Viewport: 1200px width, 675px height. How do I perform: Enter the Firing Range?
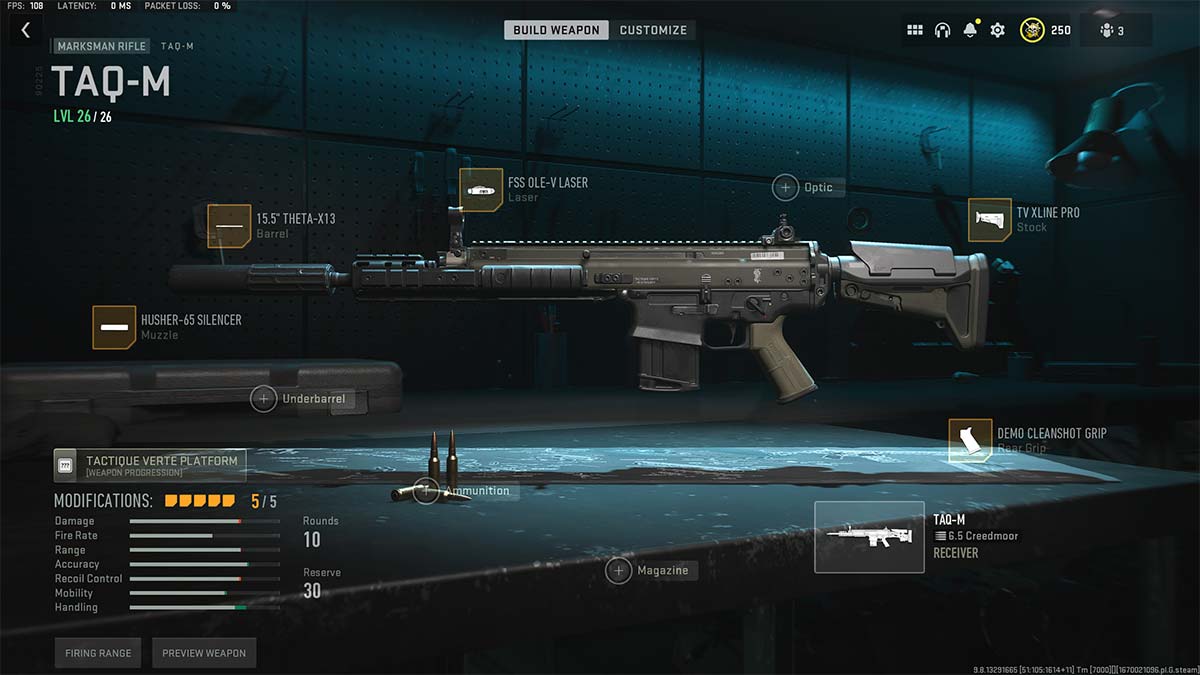point(98,653)
